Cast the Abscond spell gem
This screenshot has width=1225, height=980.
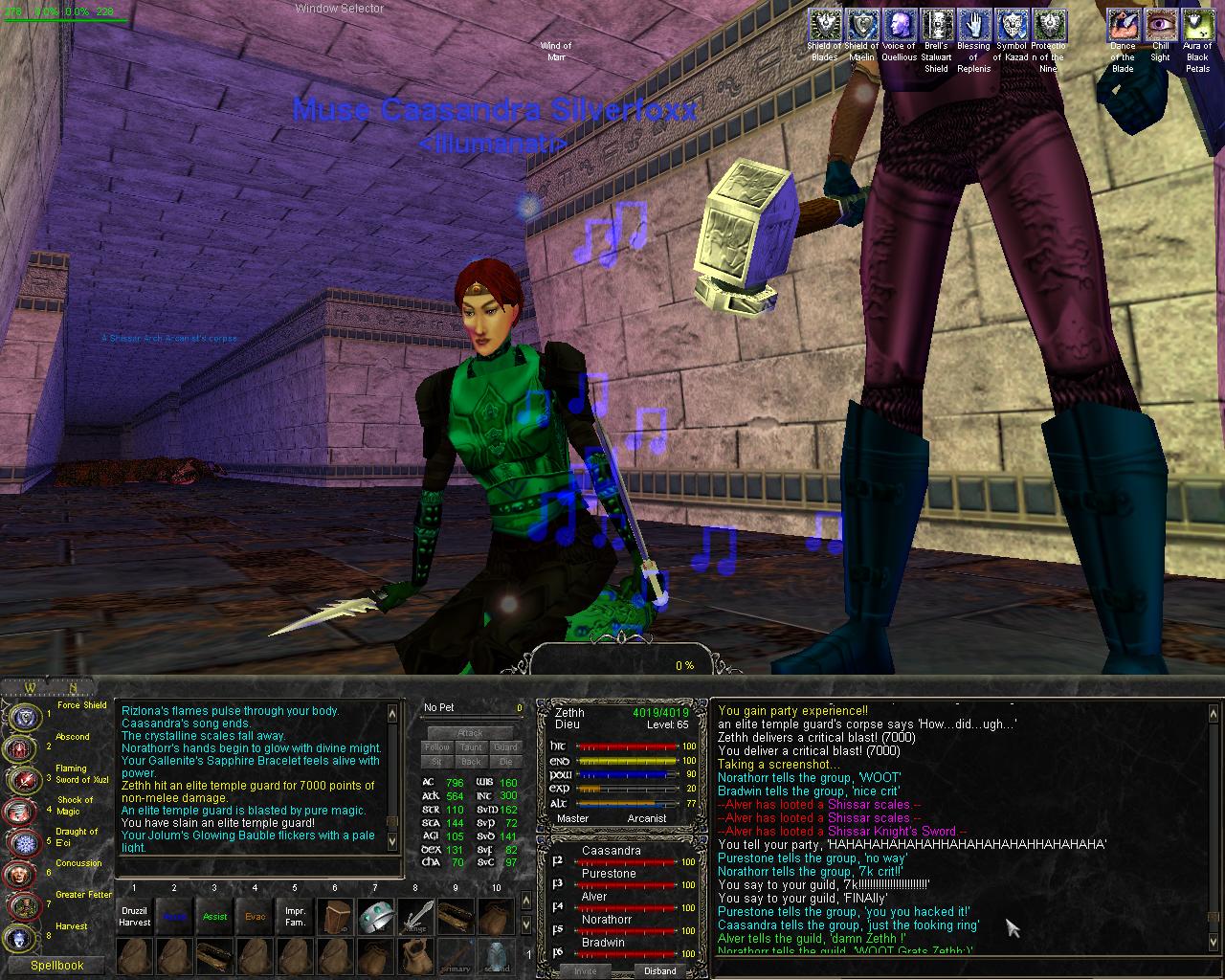[19, 747]
